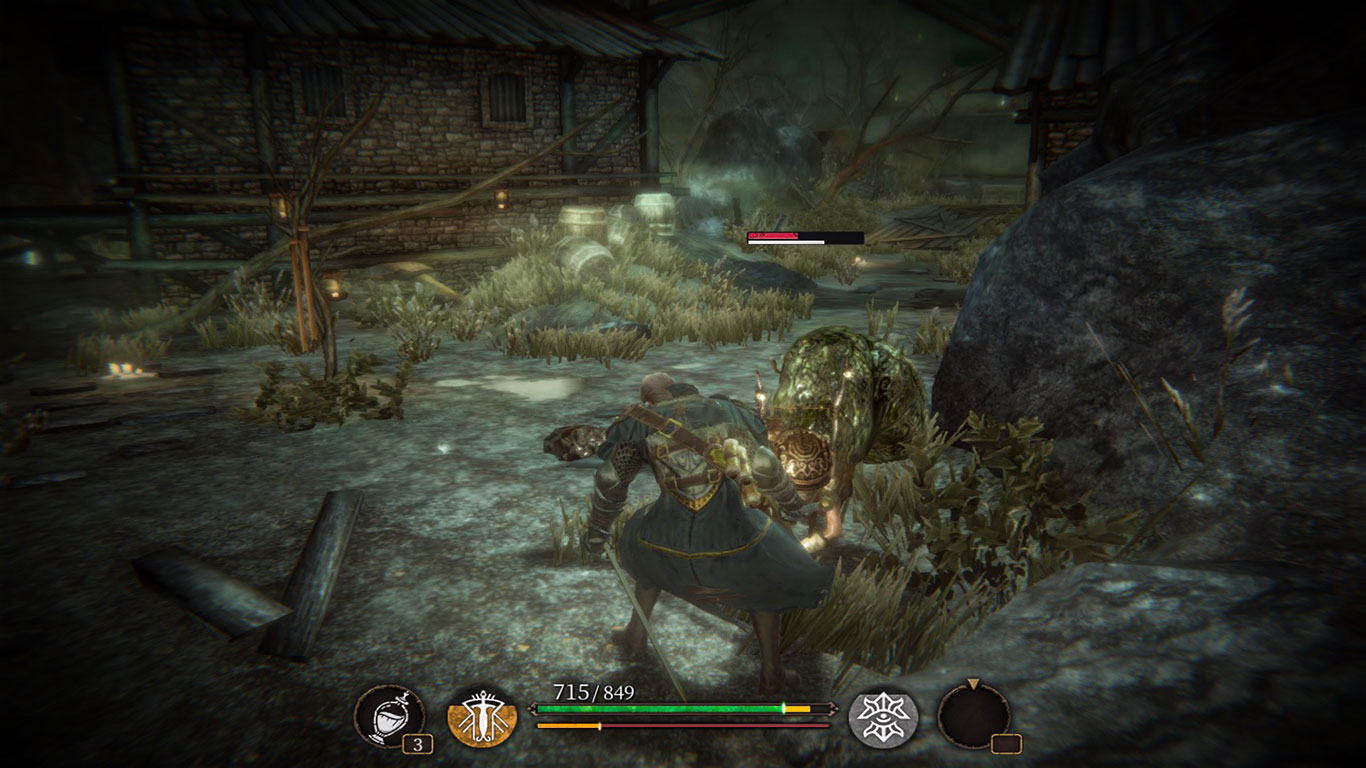Activate the orange winged figure ability
1366x768 pixels.
point(482,717)
